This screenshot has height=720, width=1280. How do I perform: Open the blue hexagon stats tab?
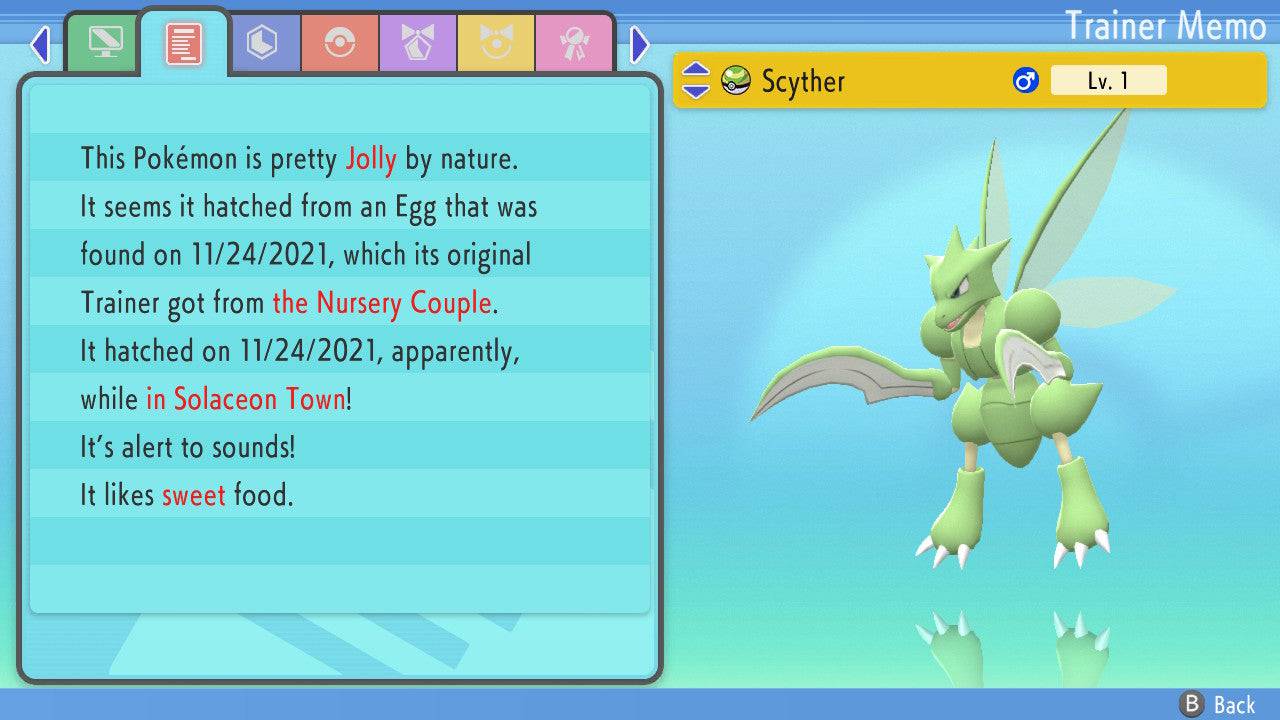tap(262, 43)
